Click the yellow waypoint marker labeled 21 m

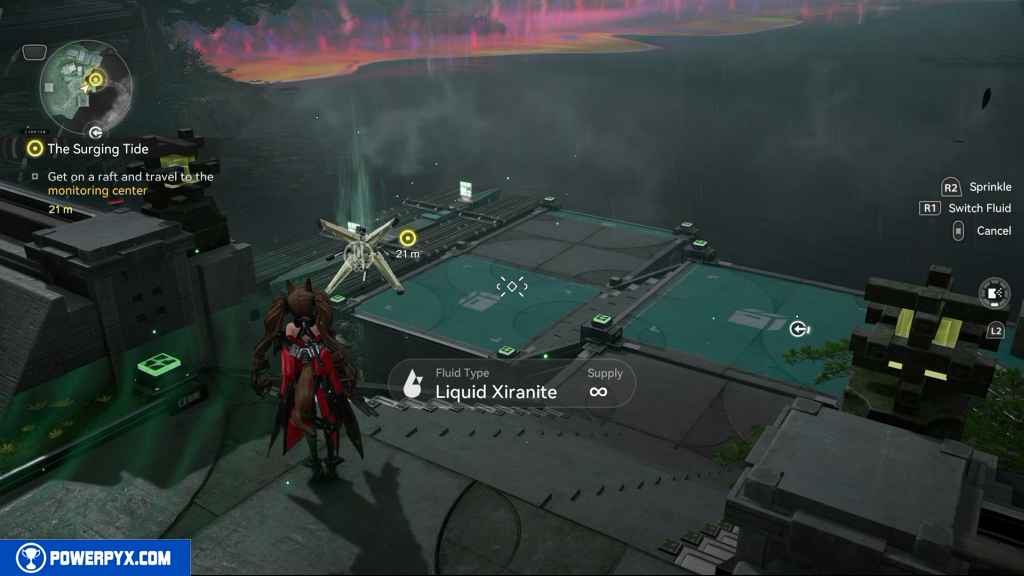point(407,238)
